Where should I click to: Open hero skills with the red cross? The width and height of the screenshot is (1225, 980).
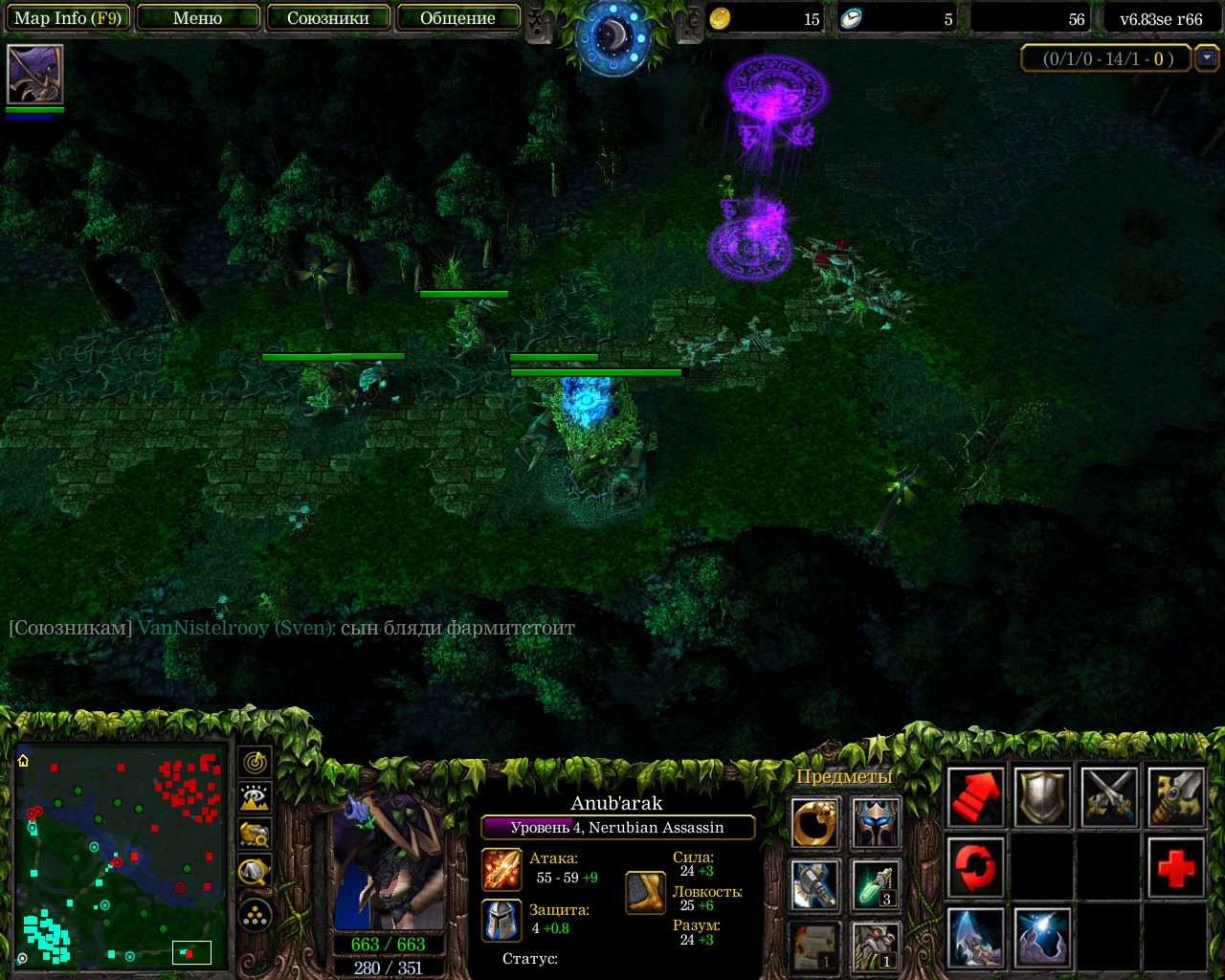[1175, 867]
